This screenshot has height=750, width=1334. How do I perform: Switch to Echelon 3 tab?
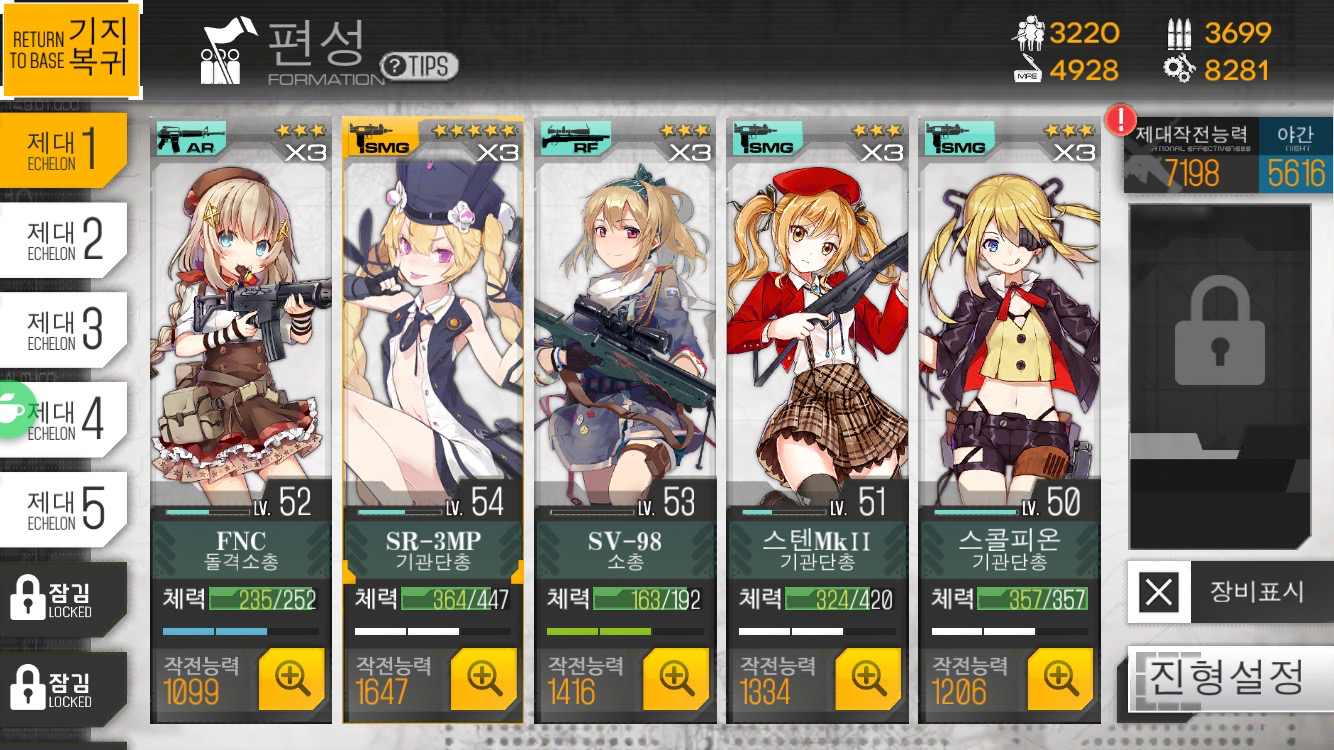click(64, 330)
